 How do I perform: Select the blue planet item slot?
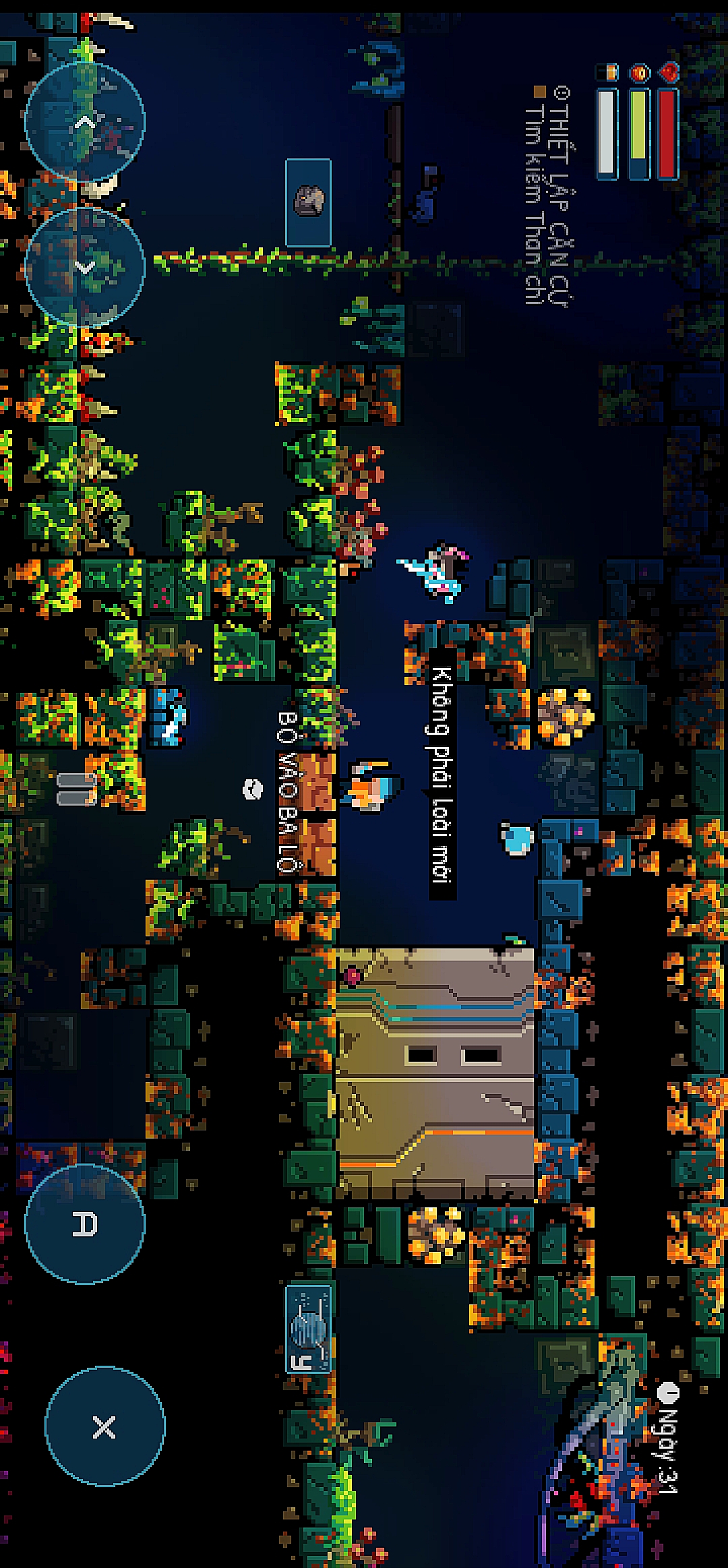click(x=309, y=1329)
